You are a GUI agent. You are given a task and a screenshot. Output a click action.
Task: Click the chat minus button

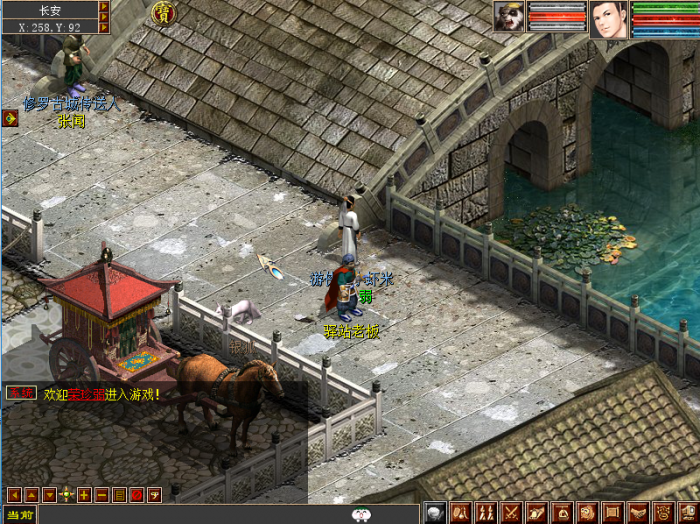point(101,494)
